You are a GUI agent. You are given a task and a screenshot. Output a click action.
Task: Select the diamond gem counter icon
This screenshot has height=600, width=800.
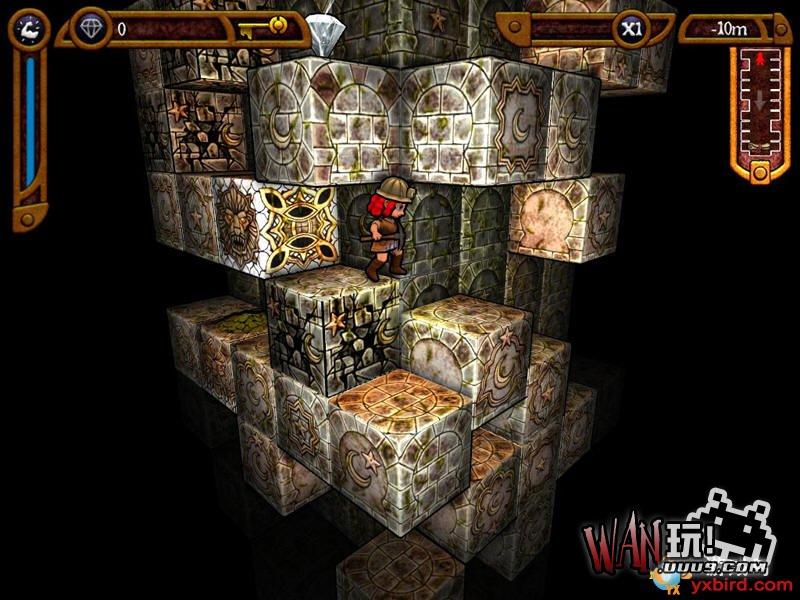[x=92, y=29]
